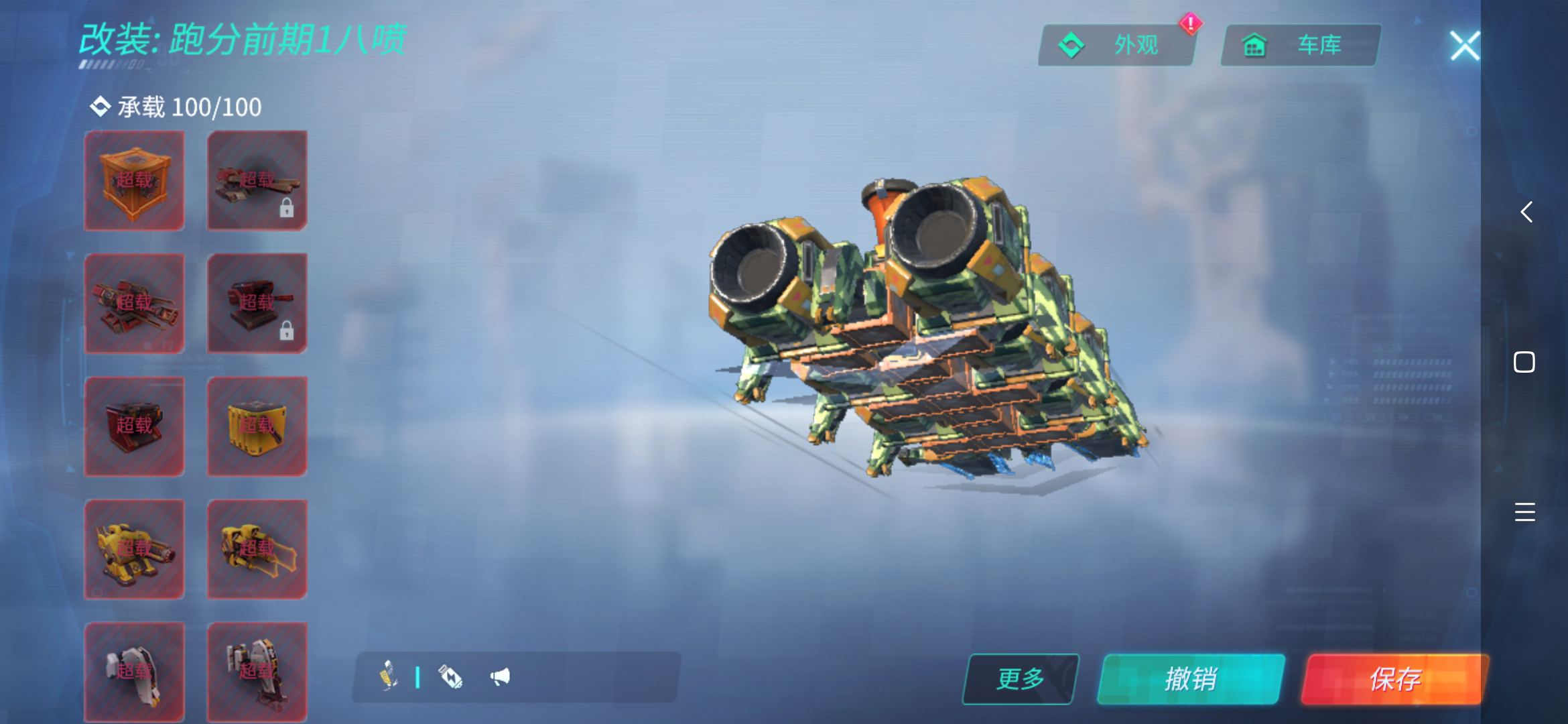Open the 外观 appearance menu
This screenshot has width=1568, height=724.
click(1116, 46)
